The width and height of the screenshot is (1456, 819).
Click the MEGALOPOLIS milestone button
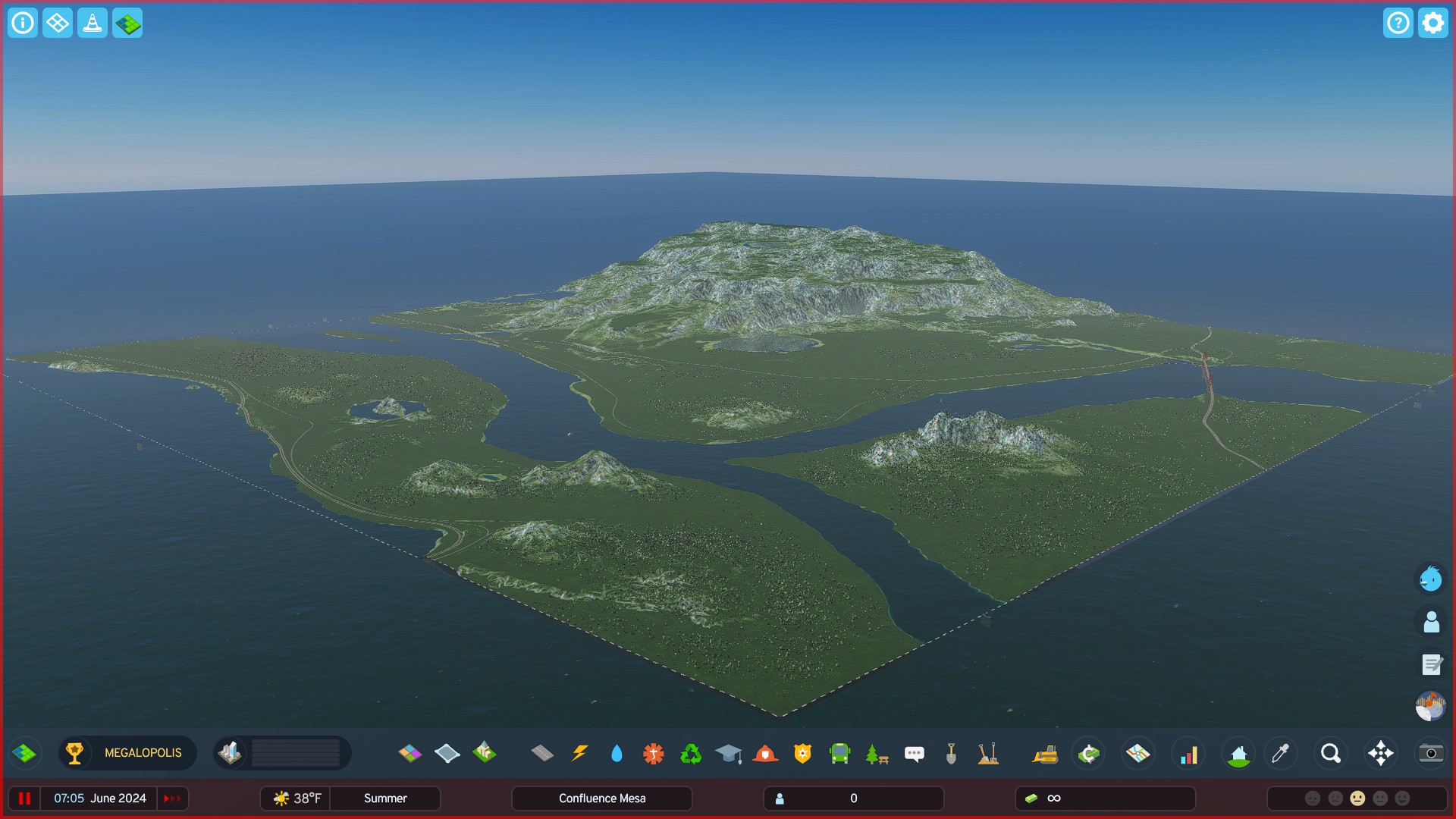[x=127, y=753]
